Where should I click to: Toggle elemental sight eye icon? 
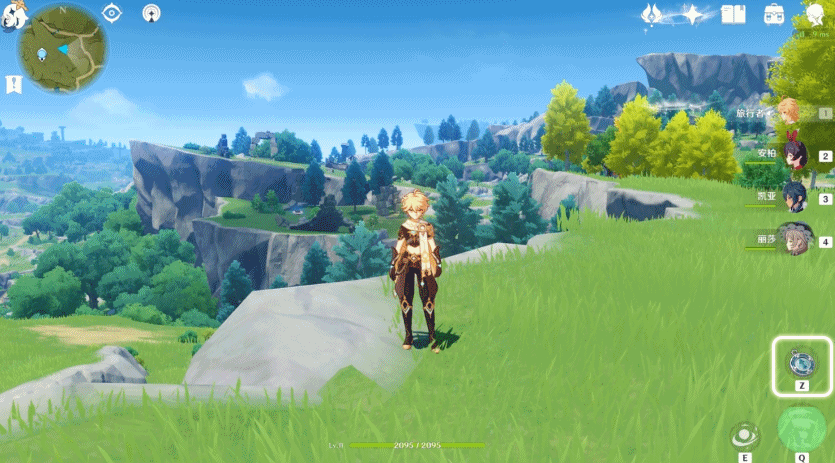tap(112, 13)
